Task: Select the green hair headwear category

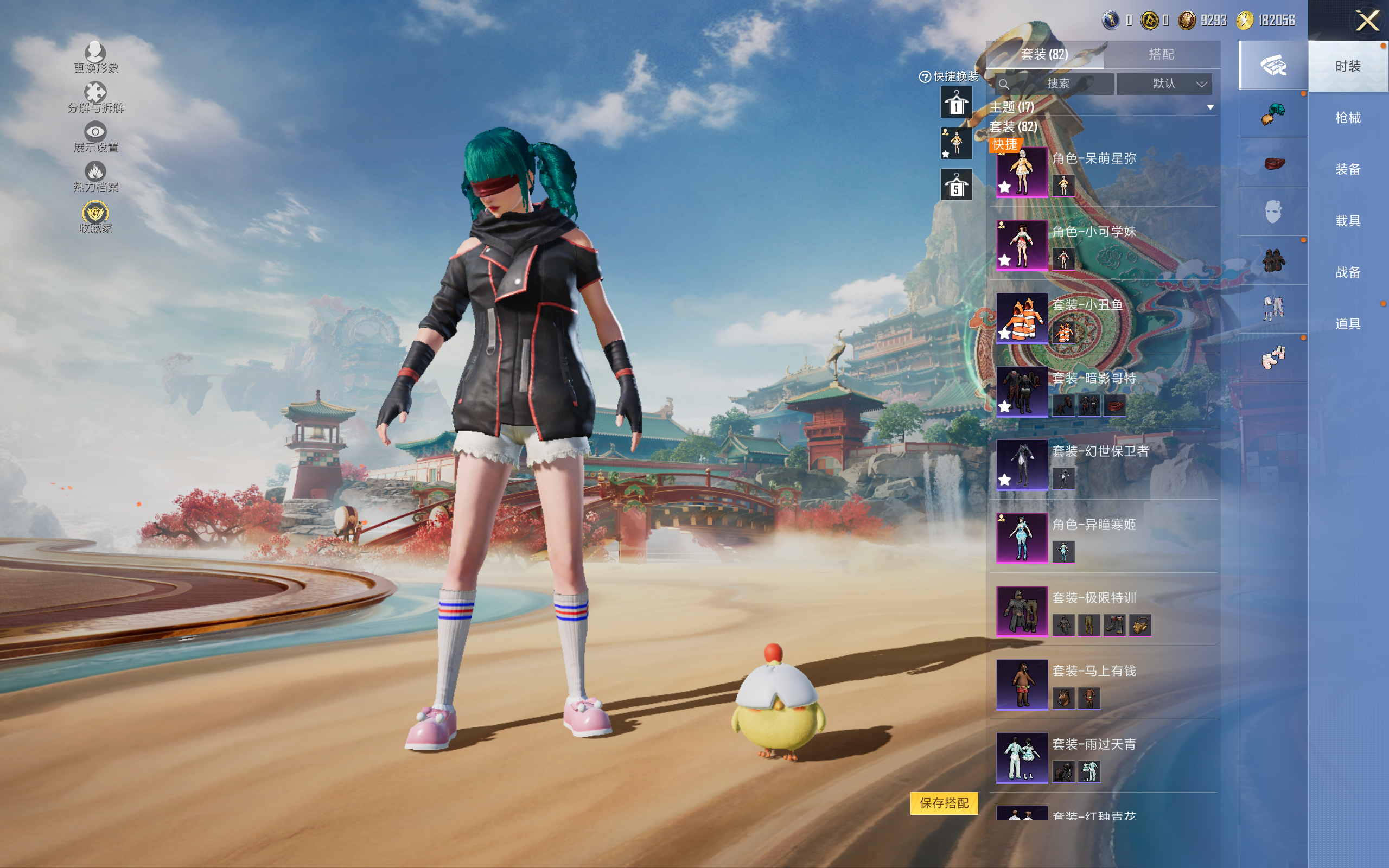Action: (1273, 114)
